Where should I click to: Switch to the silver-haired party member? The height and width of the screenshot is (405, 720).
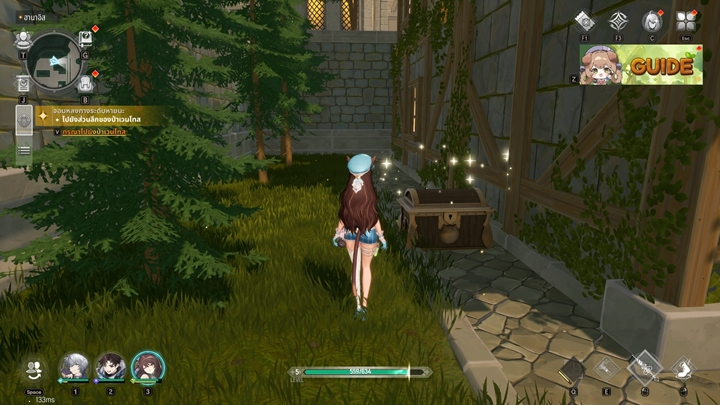pyautogui.click(x=74, y=367)
